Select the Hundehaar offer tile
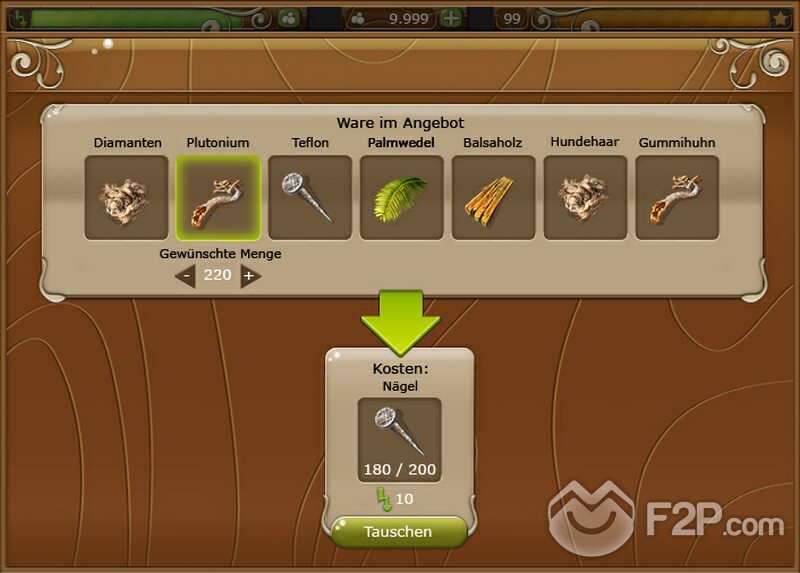The height and width of the screenshot is (573, 800). 585,197
